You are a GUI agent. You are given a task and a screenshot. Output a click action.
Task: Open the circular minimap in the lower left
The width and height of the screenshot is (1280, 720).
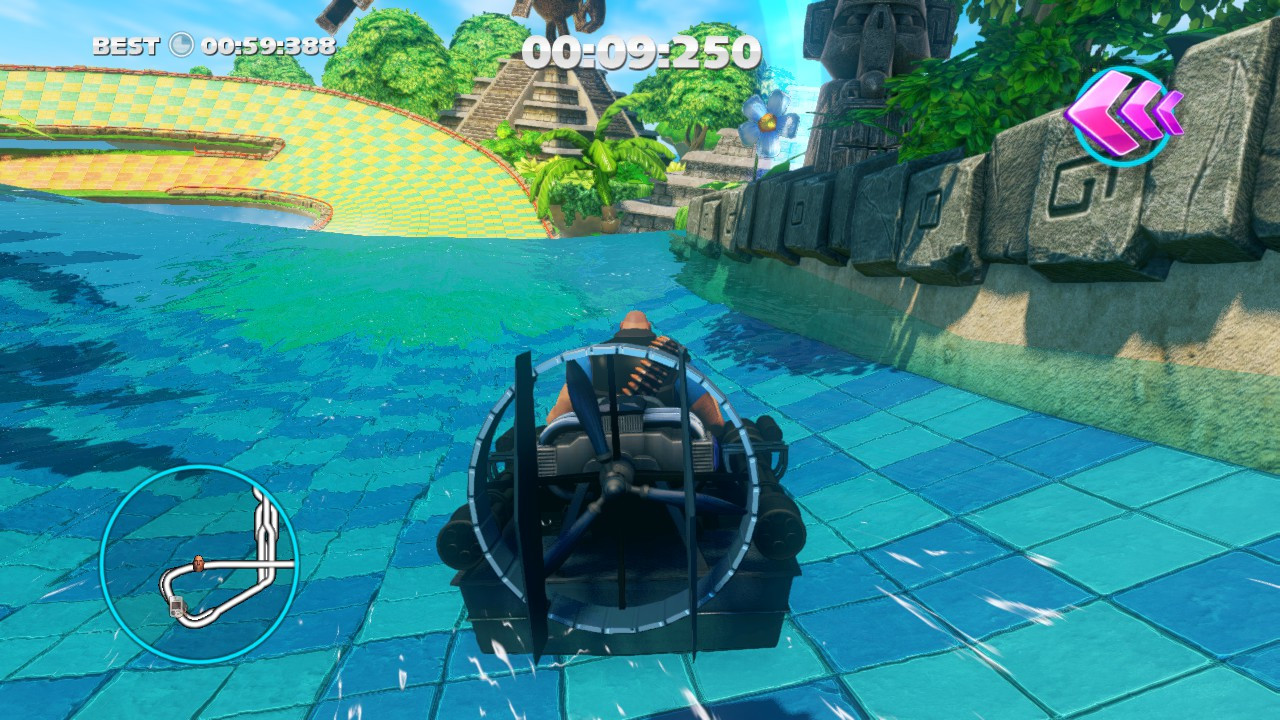pyautogui.click(x=200, y=560)
